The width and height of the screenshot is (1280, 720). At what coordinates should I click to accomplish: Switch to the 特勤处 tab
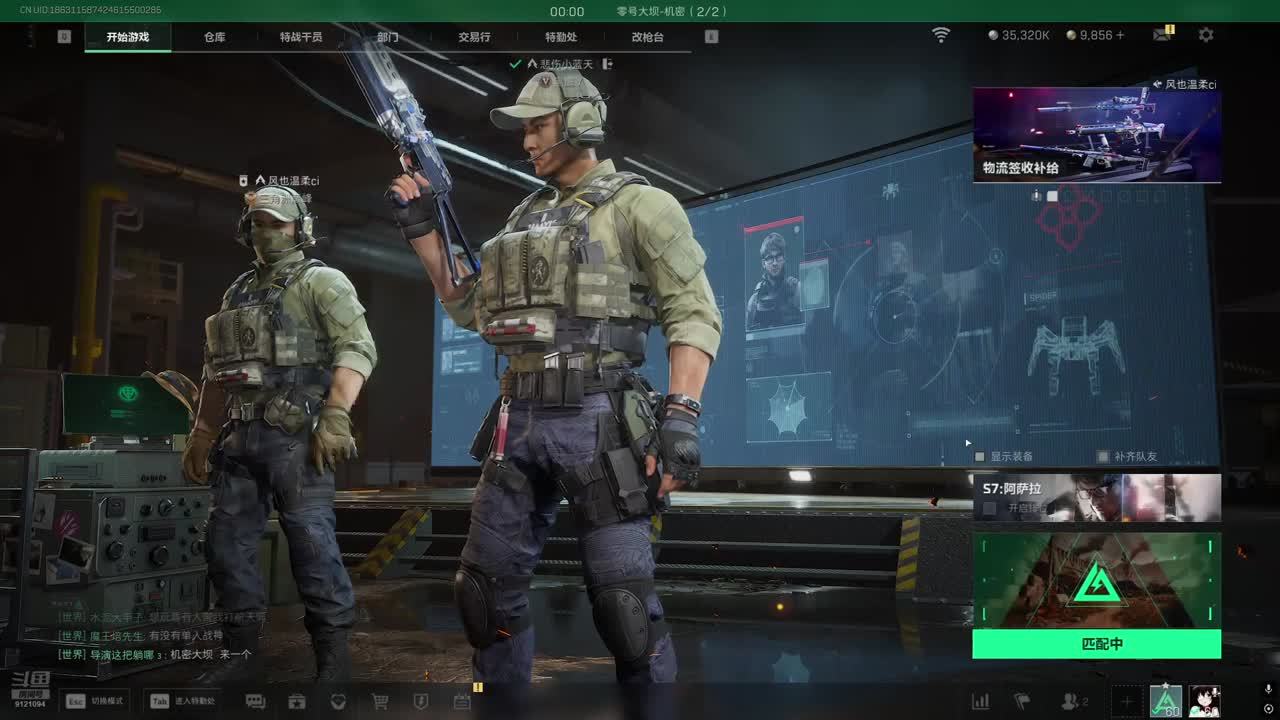click(561, 37)
